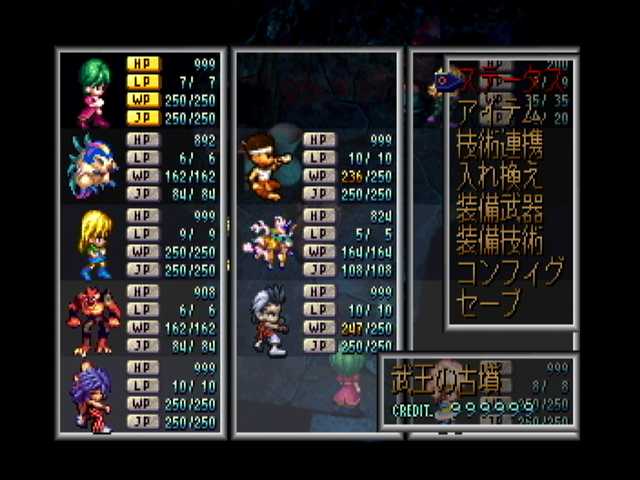Choose the white-haired fighter party member
The image size is (640, 480).
pyautogui.click(x=268, y=319)
